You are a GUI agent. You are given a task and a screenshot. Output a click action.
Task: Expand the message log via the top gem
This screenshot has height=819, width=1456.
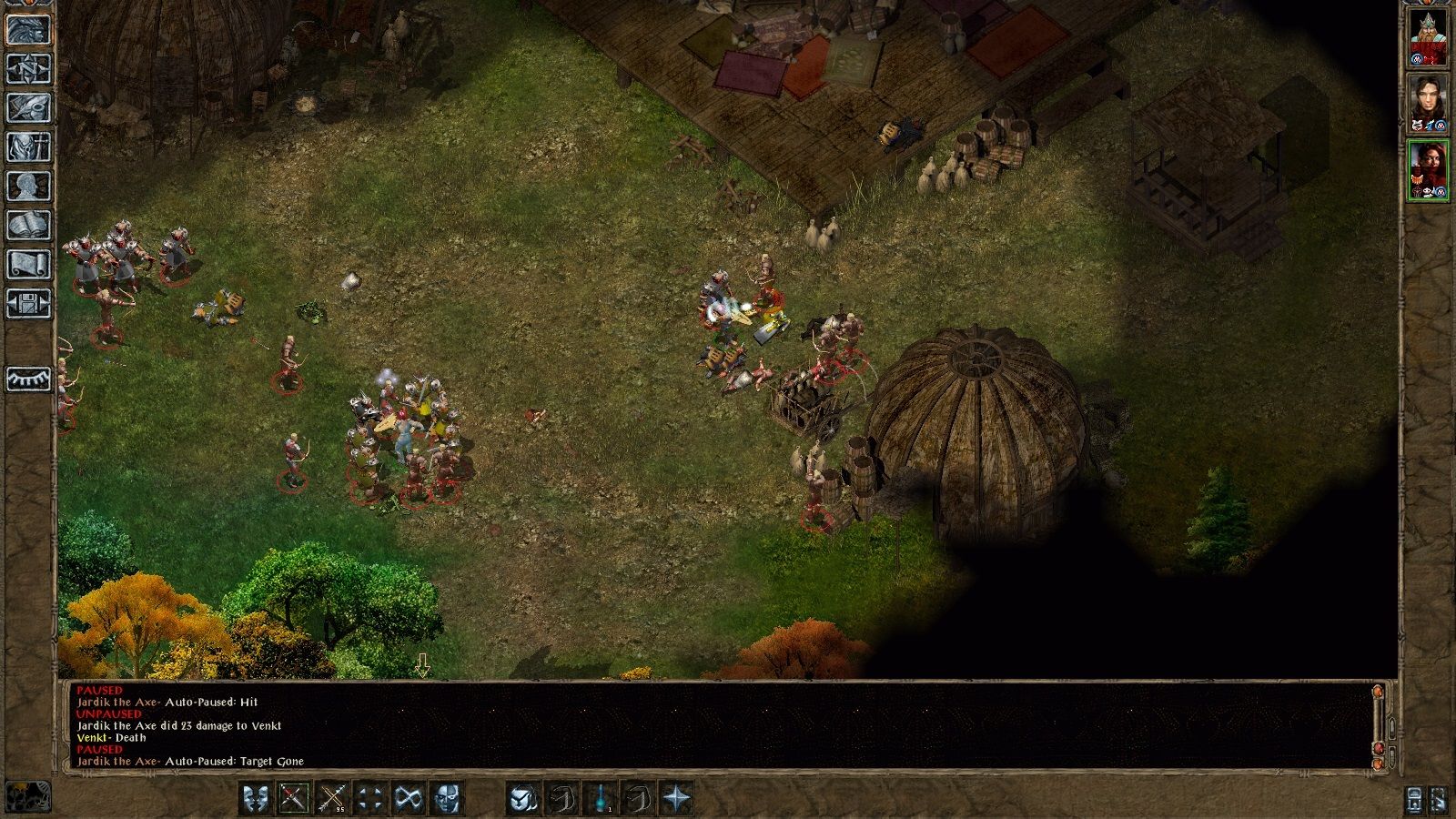coord(1379,692)
